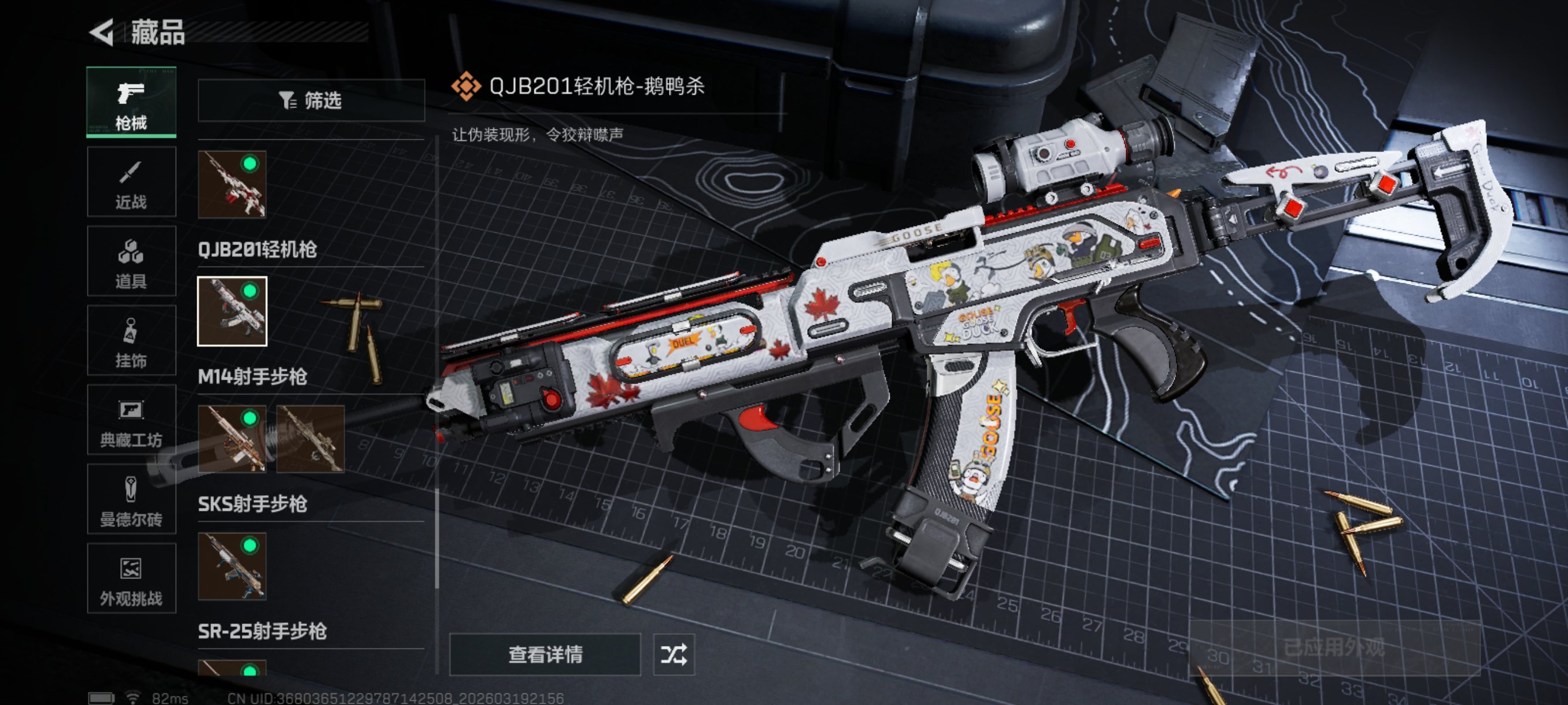This screenshot has width=1568, height=705.
Task: Select the SKS射手步枪 skin thumbnail
Action: click(x=232, y=566)
